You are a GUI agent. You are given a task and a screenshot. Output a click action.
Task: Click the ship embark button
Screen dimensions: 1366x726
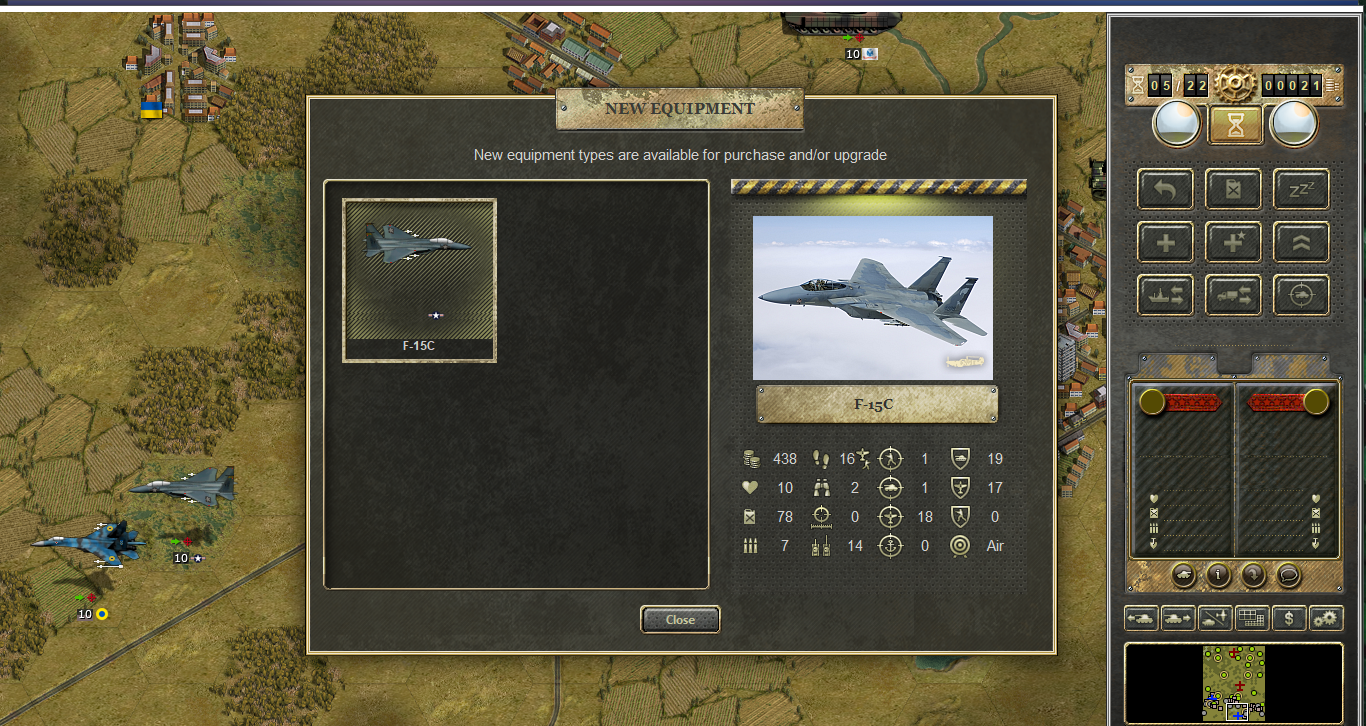point(1165,295)
